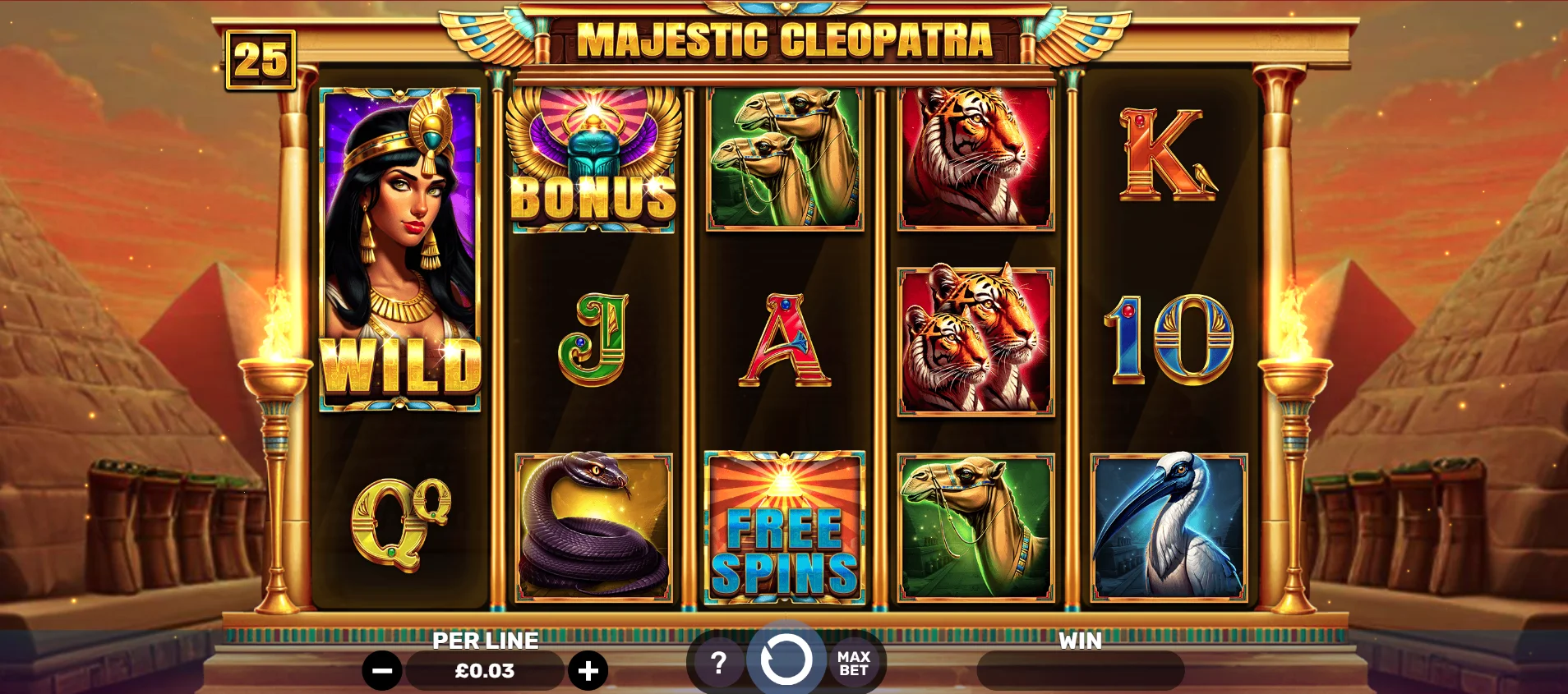1568x694 pixels.
Task: Set the wager using Max Bet
Action: [853, 663]
